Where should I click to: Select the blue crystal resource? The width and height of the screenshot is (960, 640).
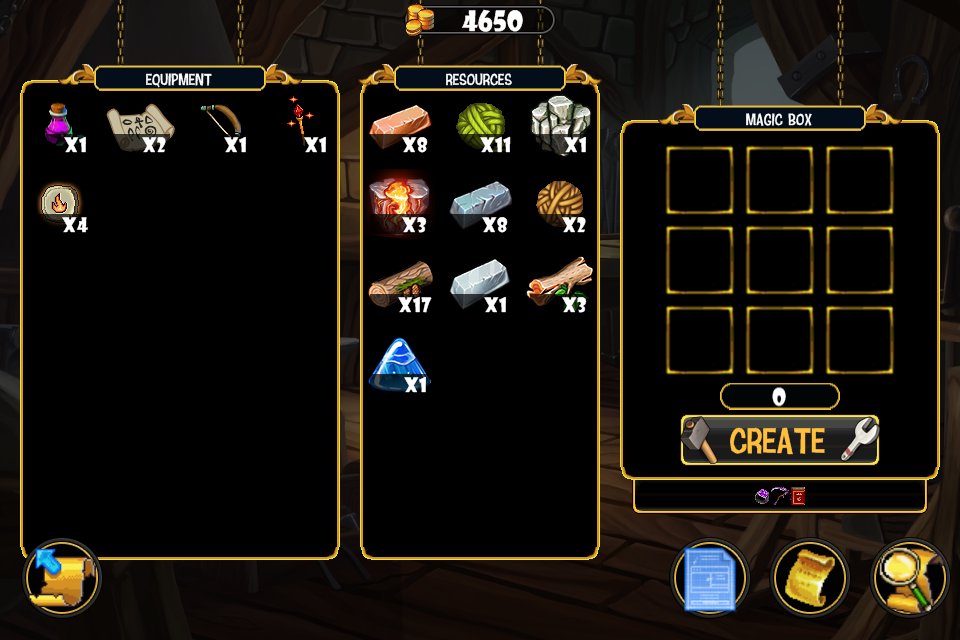point(398,363)
